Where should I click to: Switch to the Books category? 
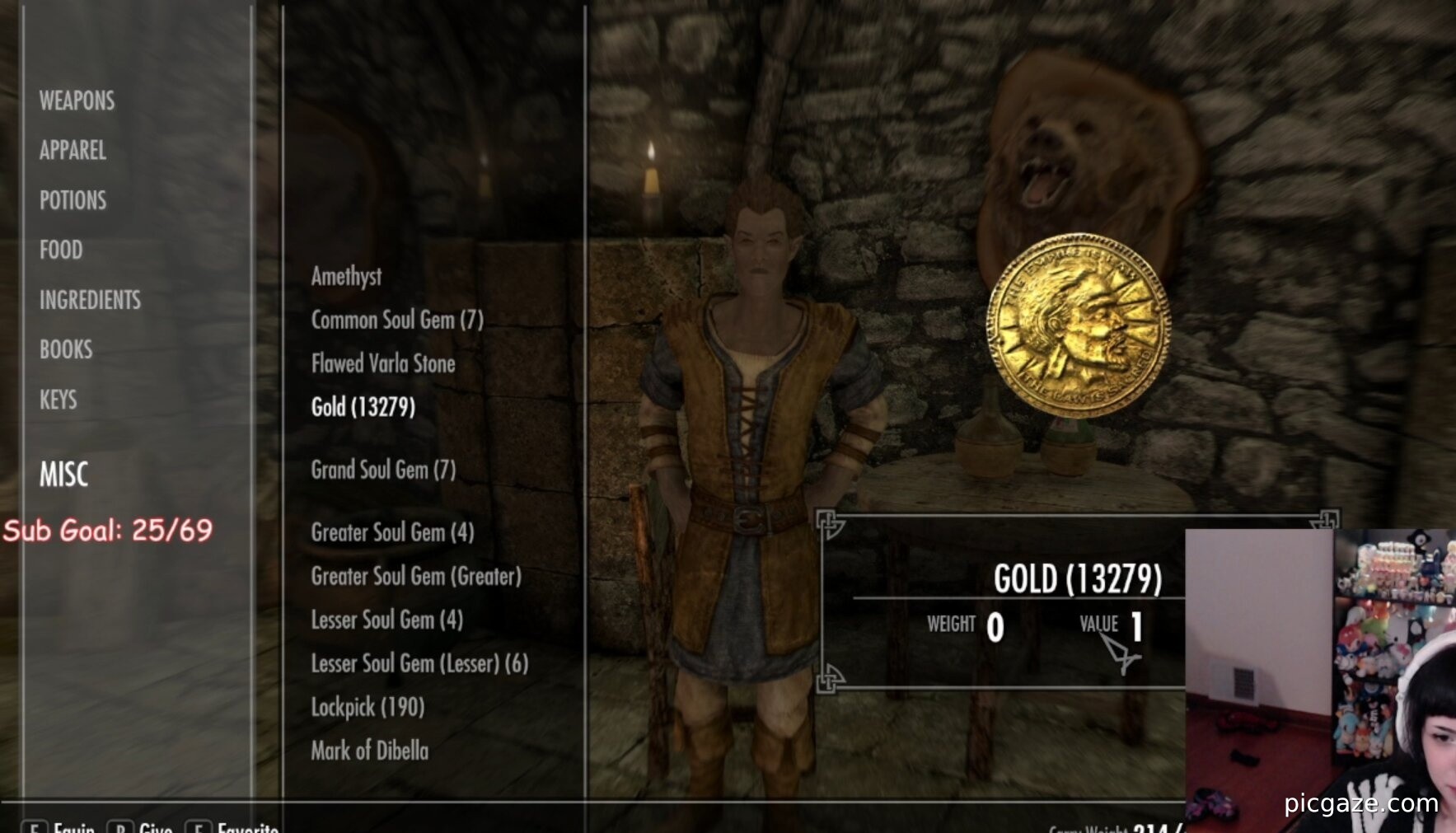[x=66, y=349]
